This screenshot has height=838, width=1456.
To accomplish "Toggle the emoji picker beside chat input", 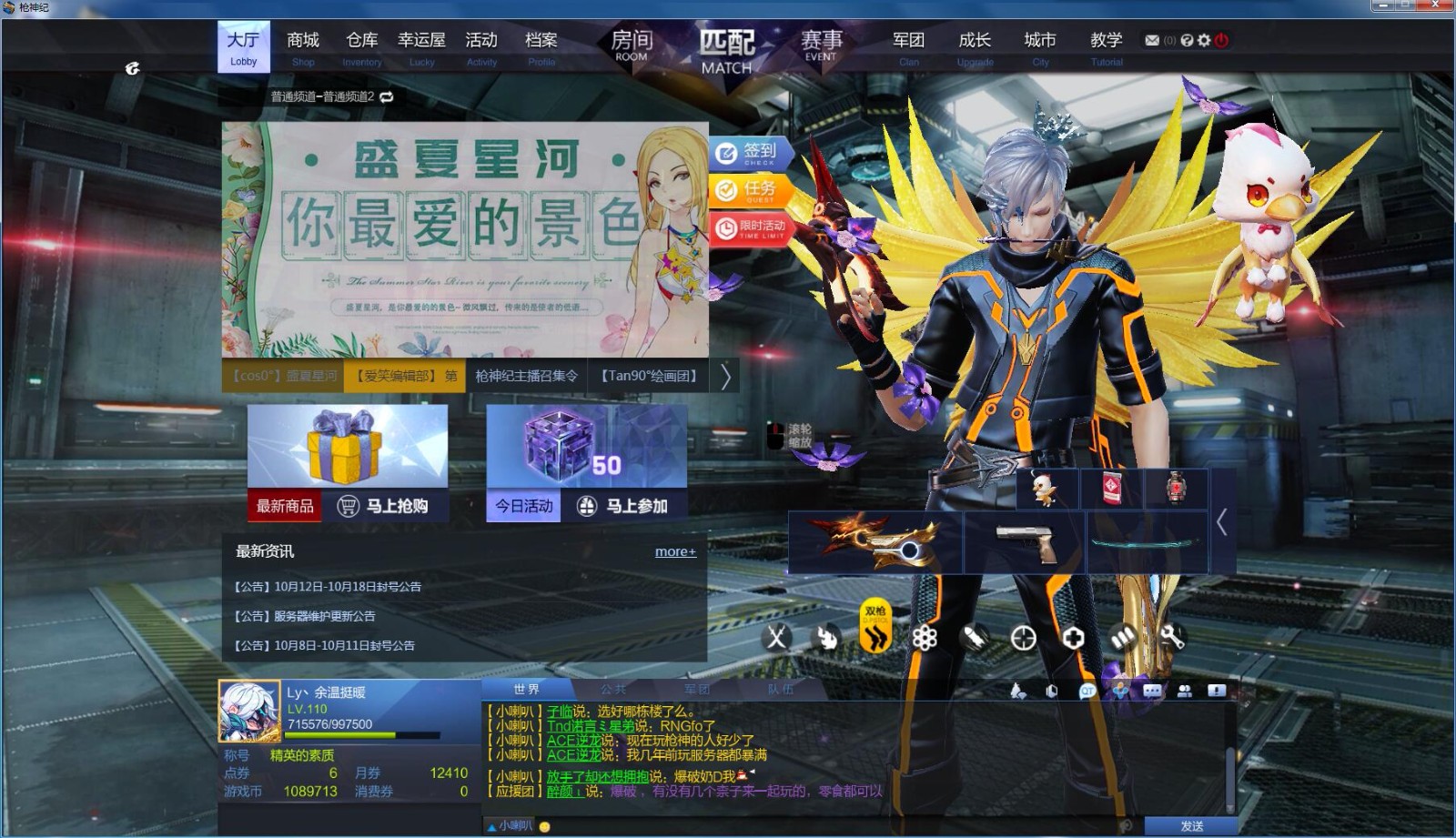I will 544,826.
